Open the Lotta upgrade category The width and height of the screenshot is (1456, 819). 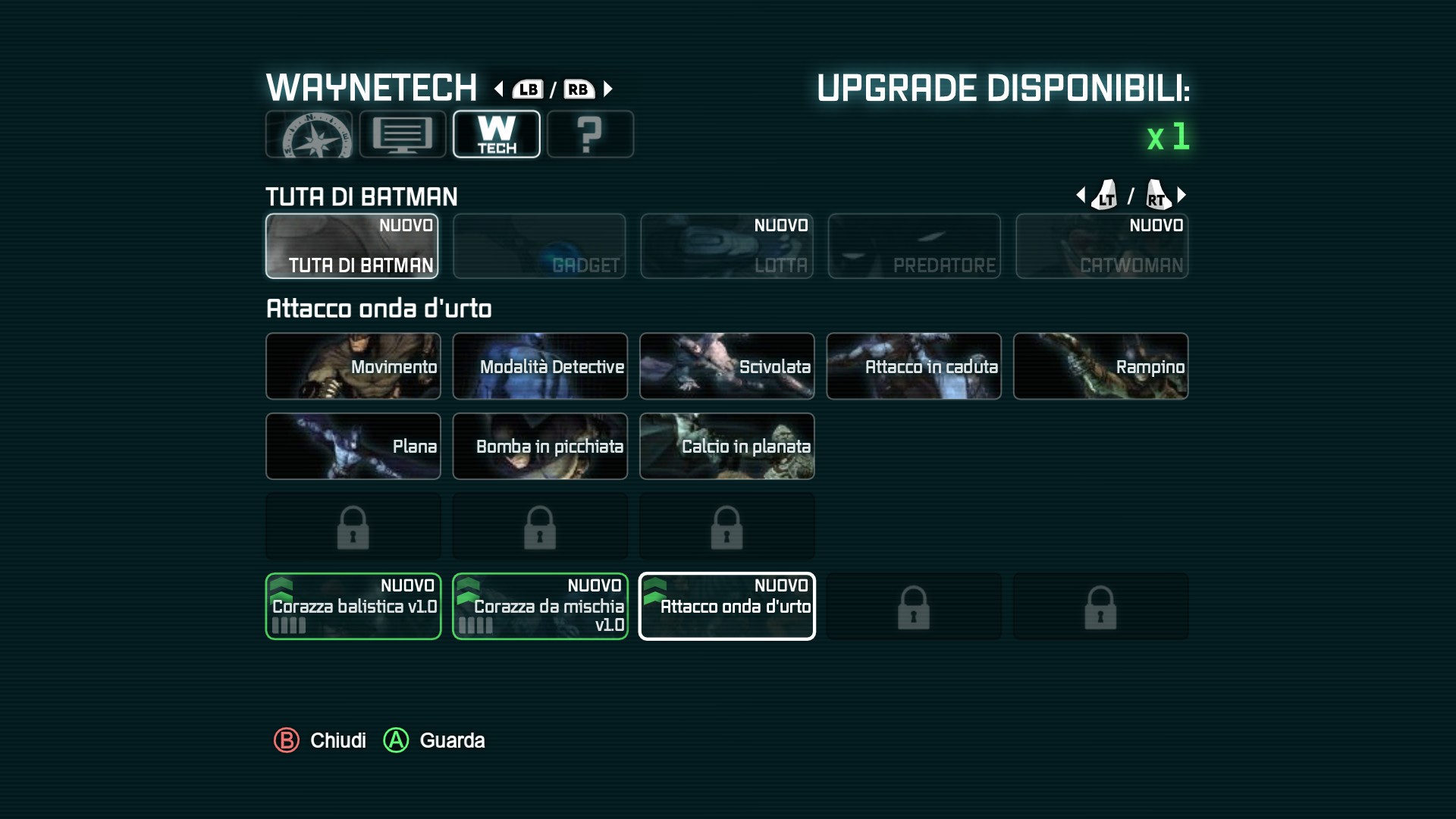[x=726, y=246]
